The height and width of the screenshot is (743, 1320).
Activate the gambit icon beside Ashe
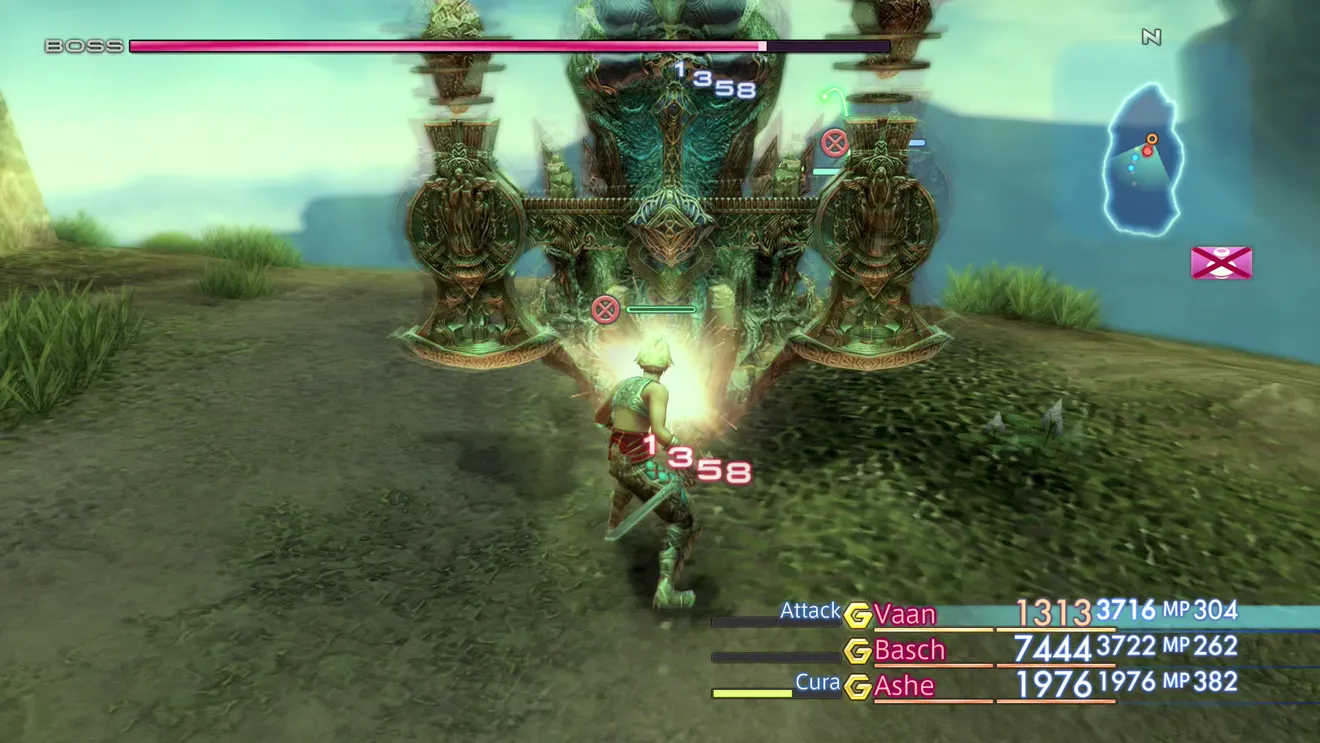tap(857, 687)
